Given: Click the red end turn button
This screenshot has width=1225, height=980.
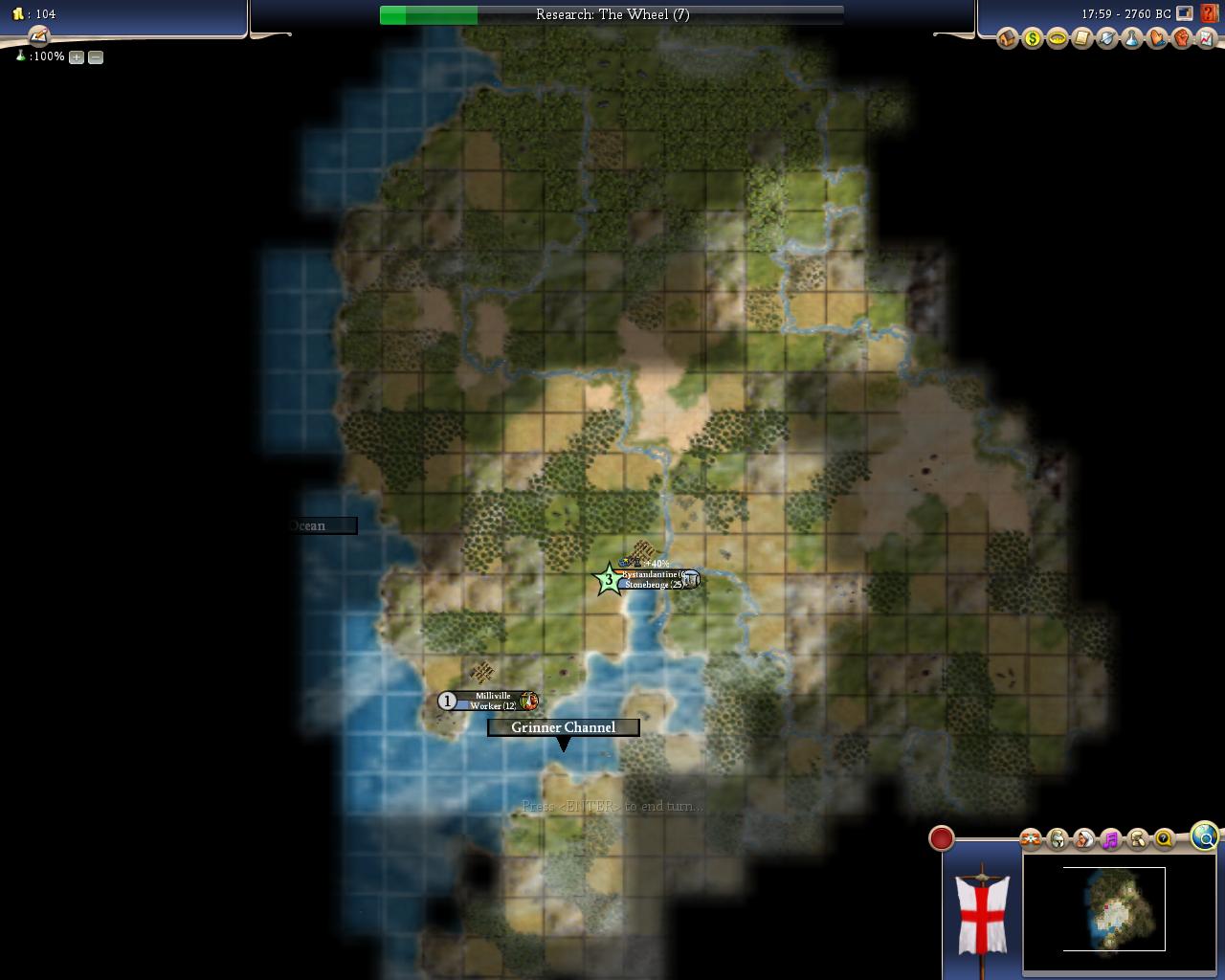Looking at the screenshot, I should (942, 838).
